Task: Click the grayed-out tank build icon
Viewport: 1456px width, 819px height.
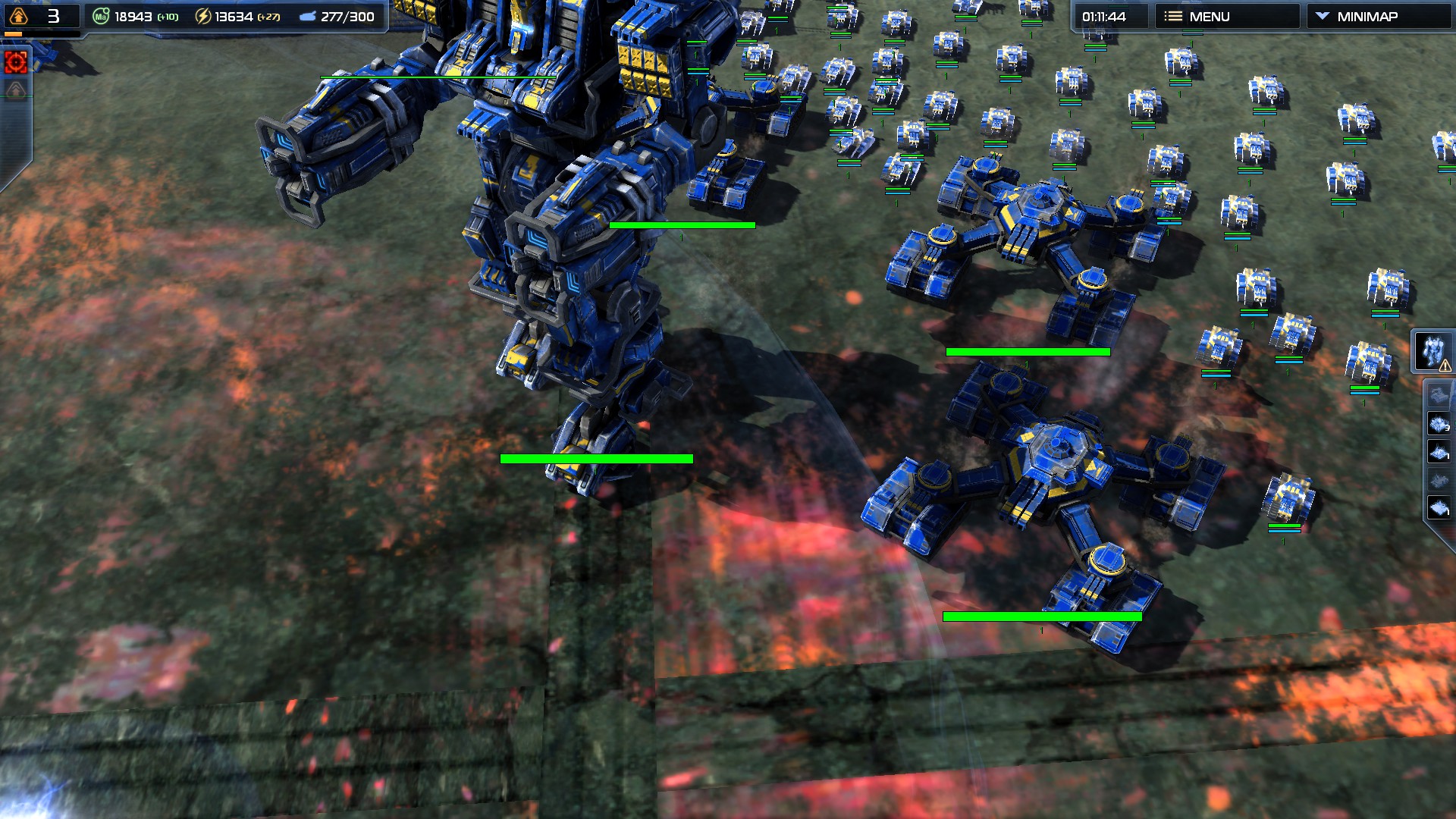Action: click(1438, 394)
